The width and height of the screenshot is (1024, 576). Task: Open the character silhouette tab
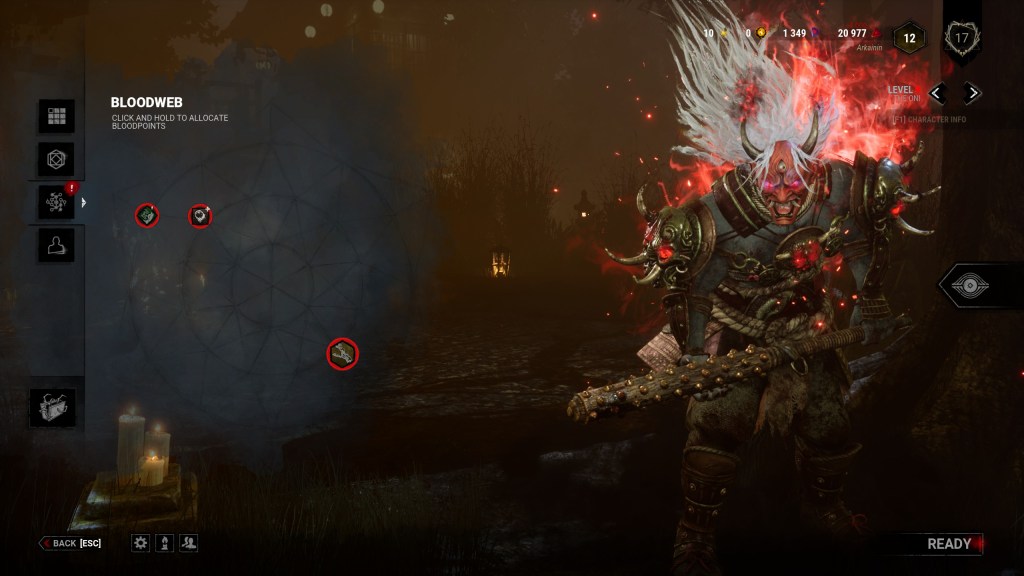(56, 245)
